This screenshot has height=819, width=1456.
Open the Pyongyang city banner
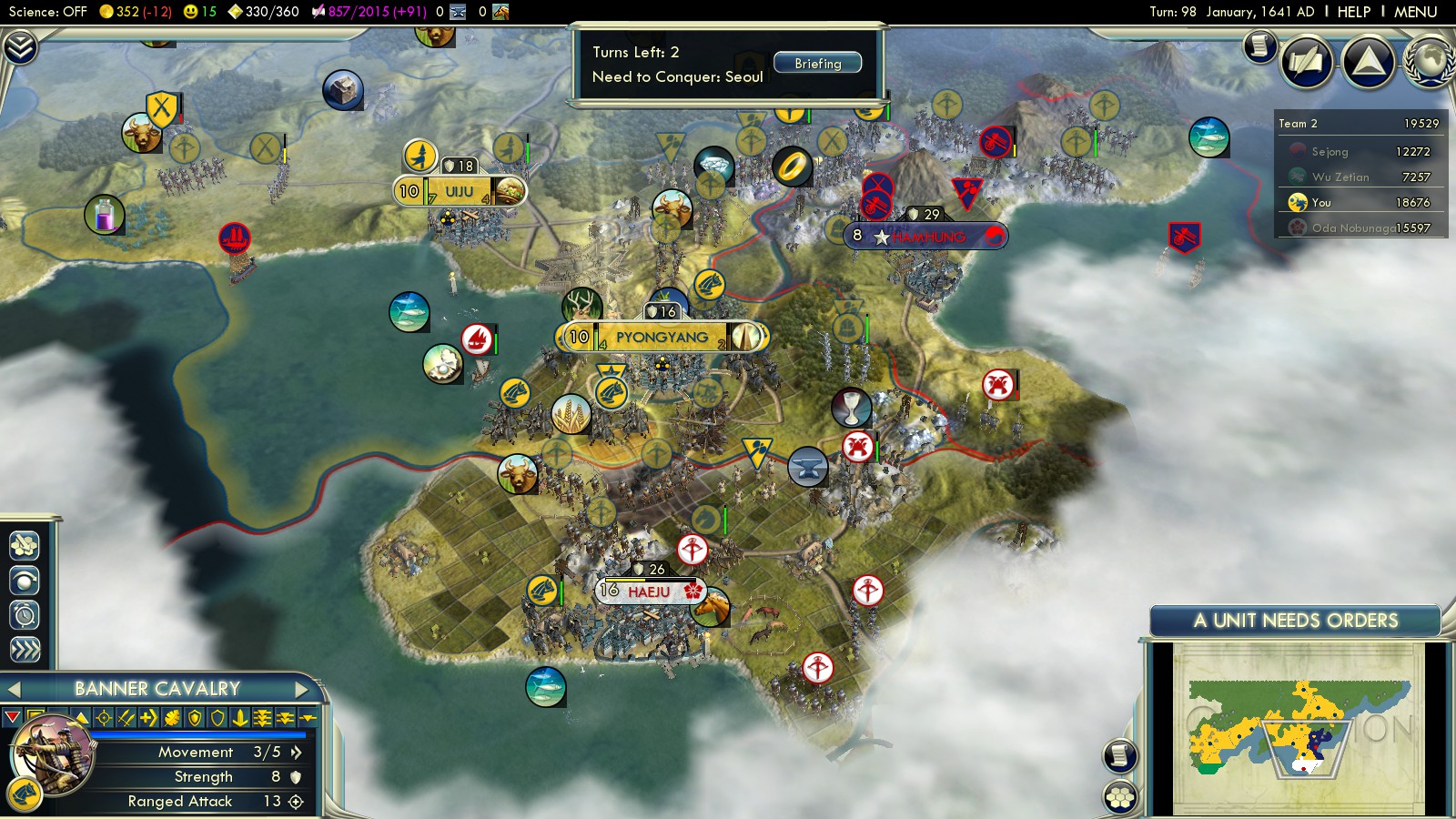(x=662, y=338)
